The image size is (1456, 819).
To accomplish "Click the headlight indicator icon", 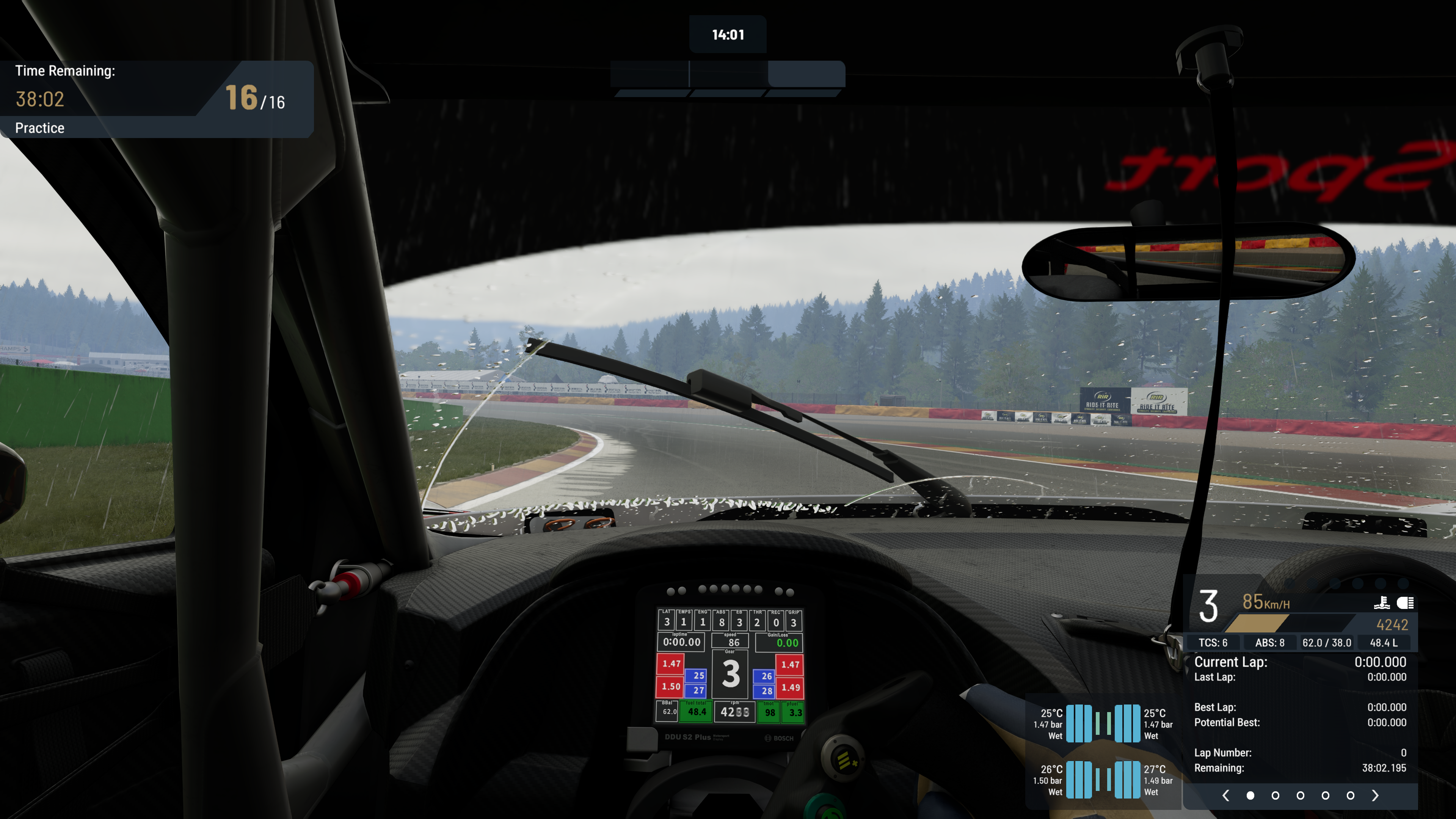I will pyautogui.click(x=1405, y=603).
